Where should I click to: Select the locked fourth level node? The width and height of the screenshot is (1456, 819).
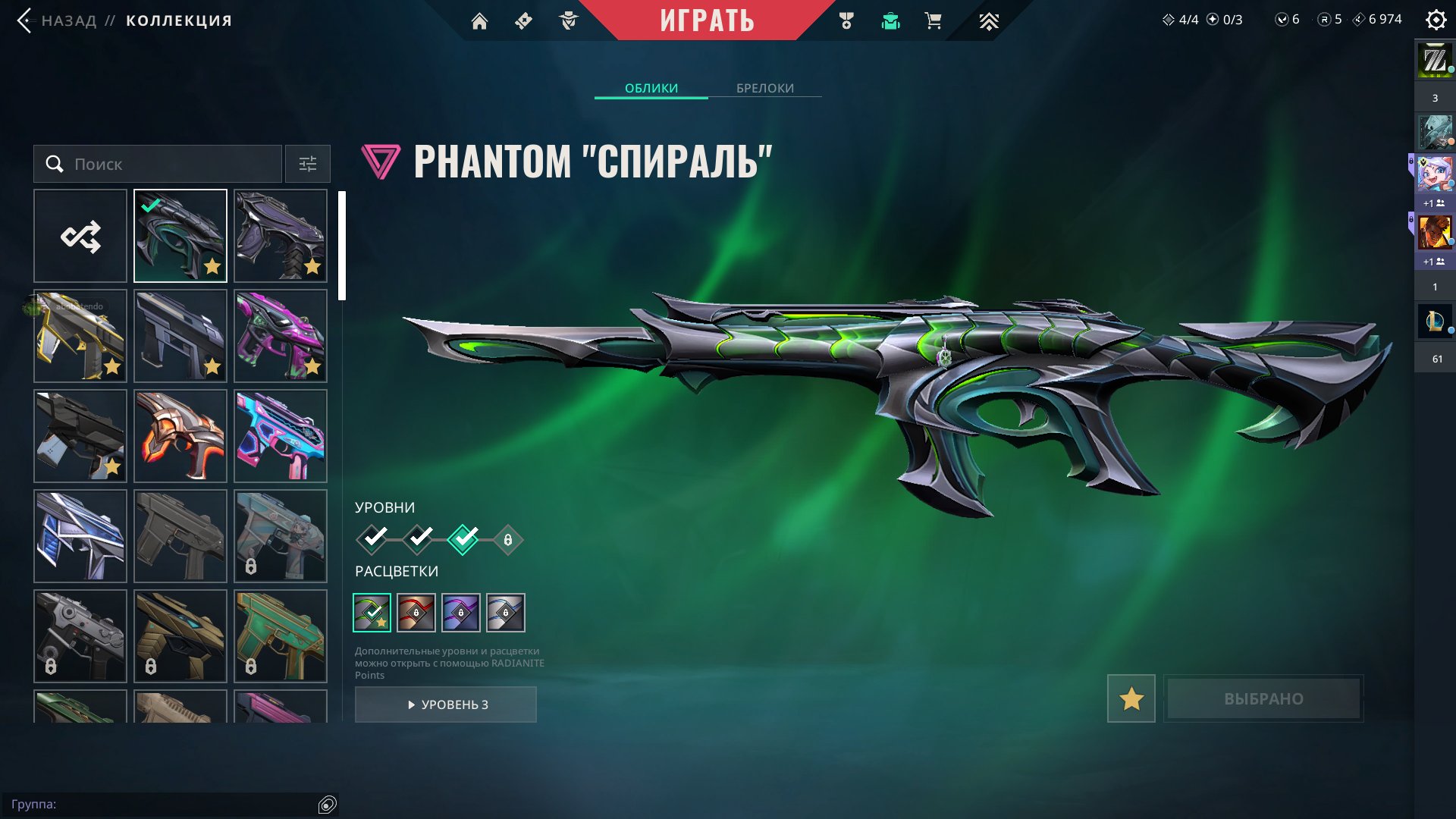tap(508, 540)
